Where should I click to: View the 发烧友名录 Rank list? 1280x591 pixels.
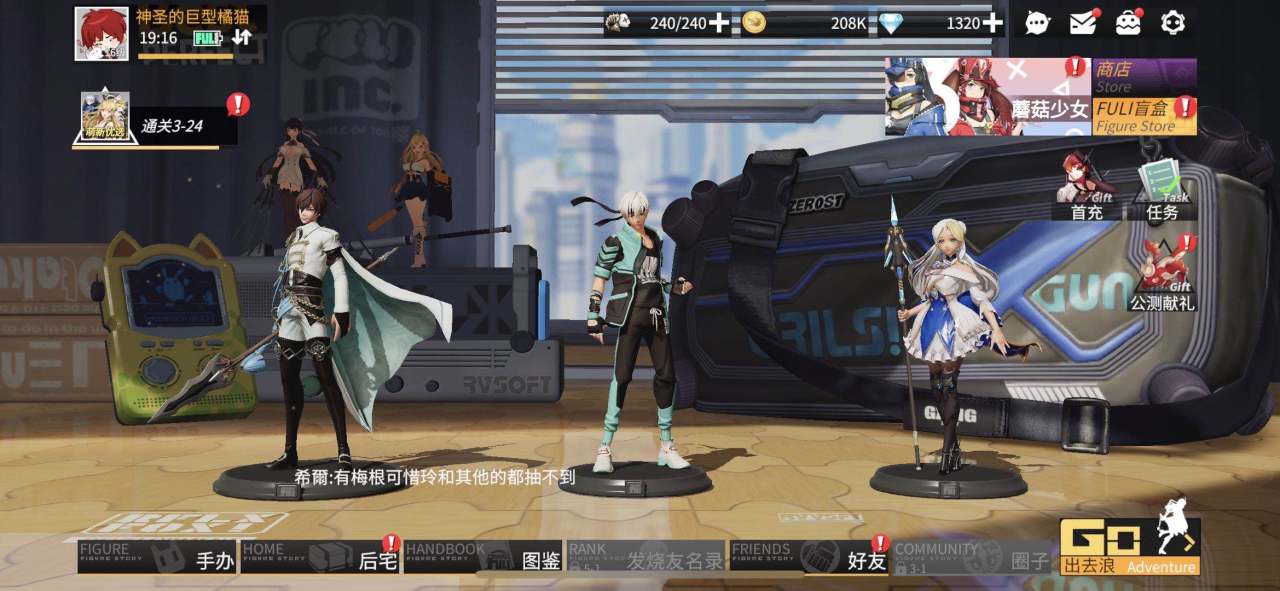tap(646, 557)
